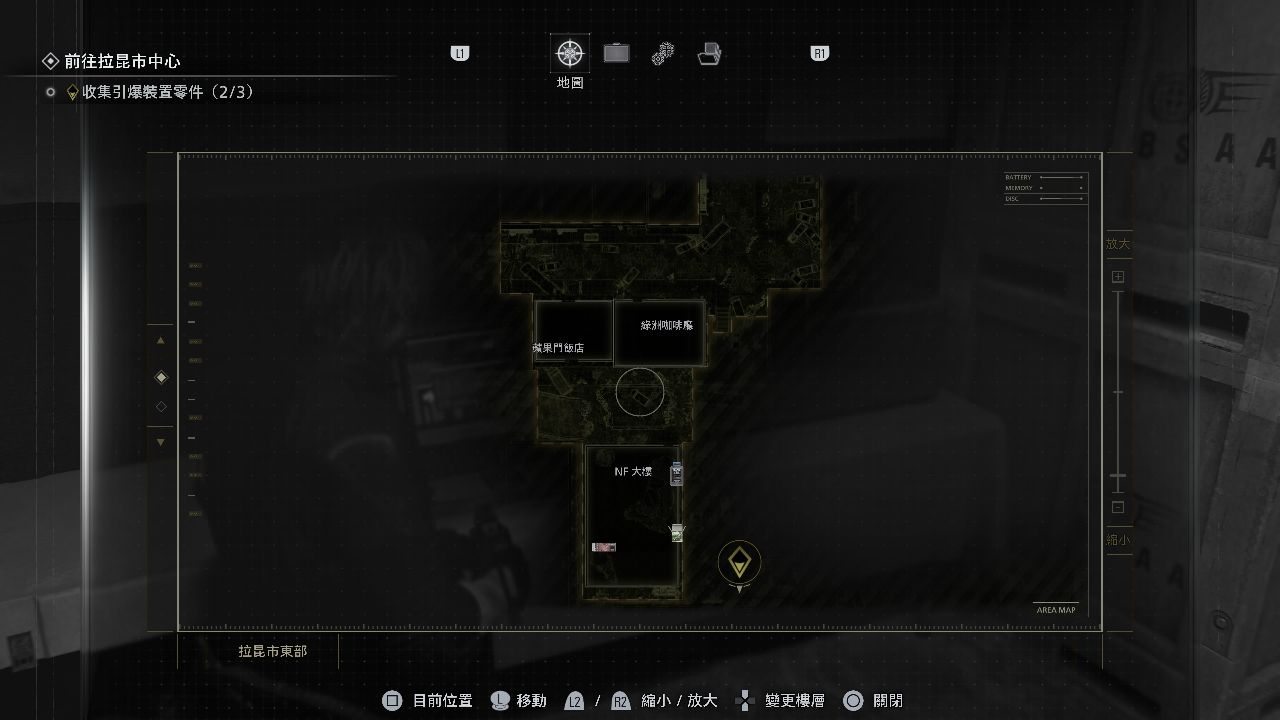Viewport: 1280px width, 720px height.
Task: Select the filled diamond floor indicator
Action: tap(161, 377)
